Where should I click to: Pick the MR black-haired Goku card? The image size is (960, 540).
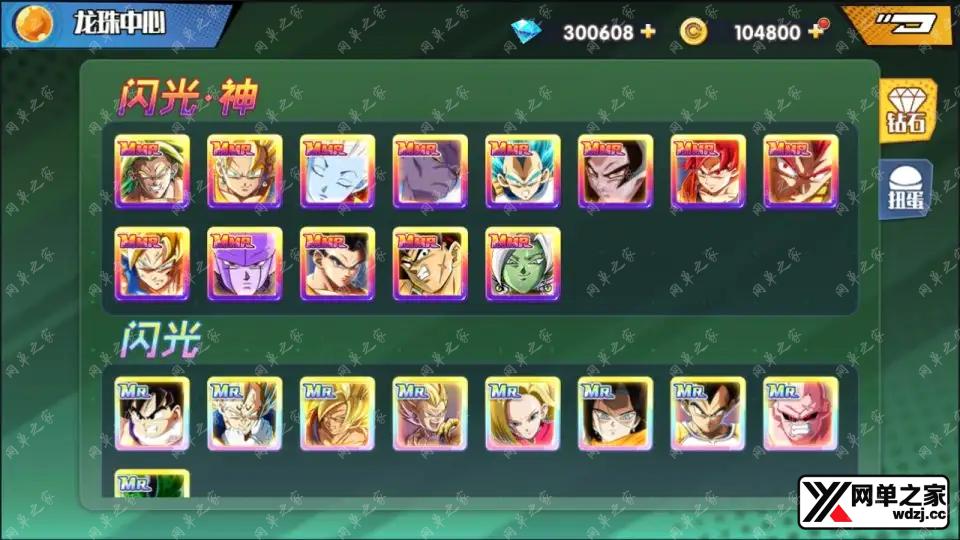[152, 413]
